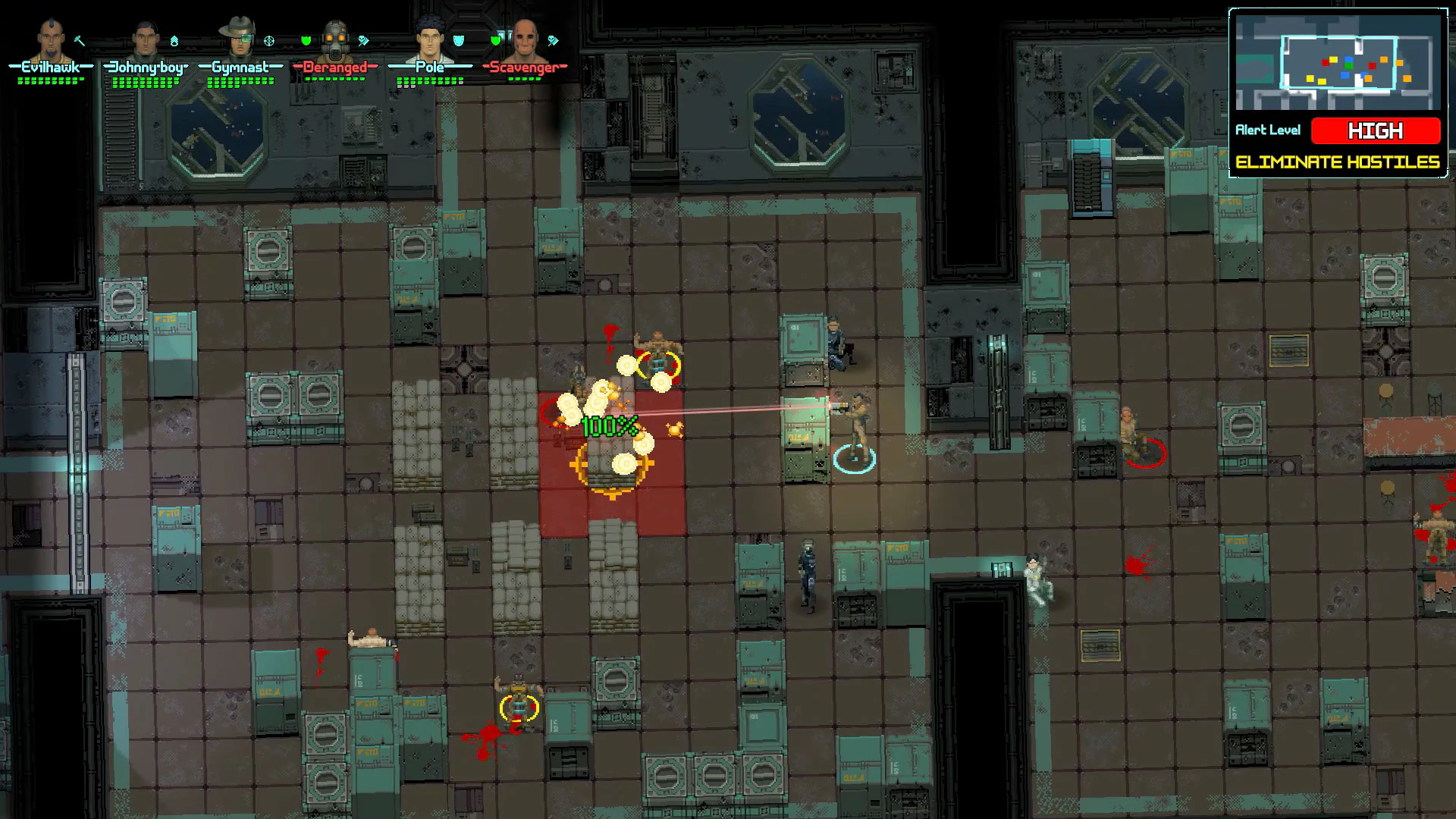
Task: Click the green shield buff icon next to Scavenger
Action: point(495,39)
